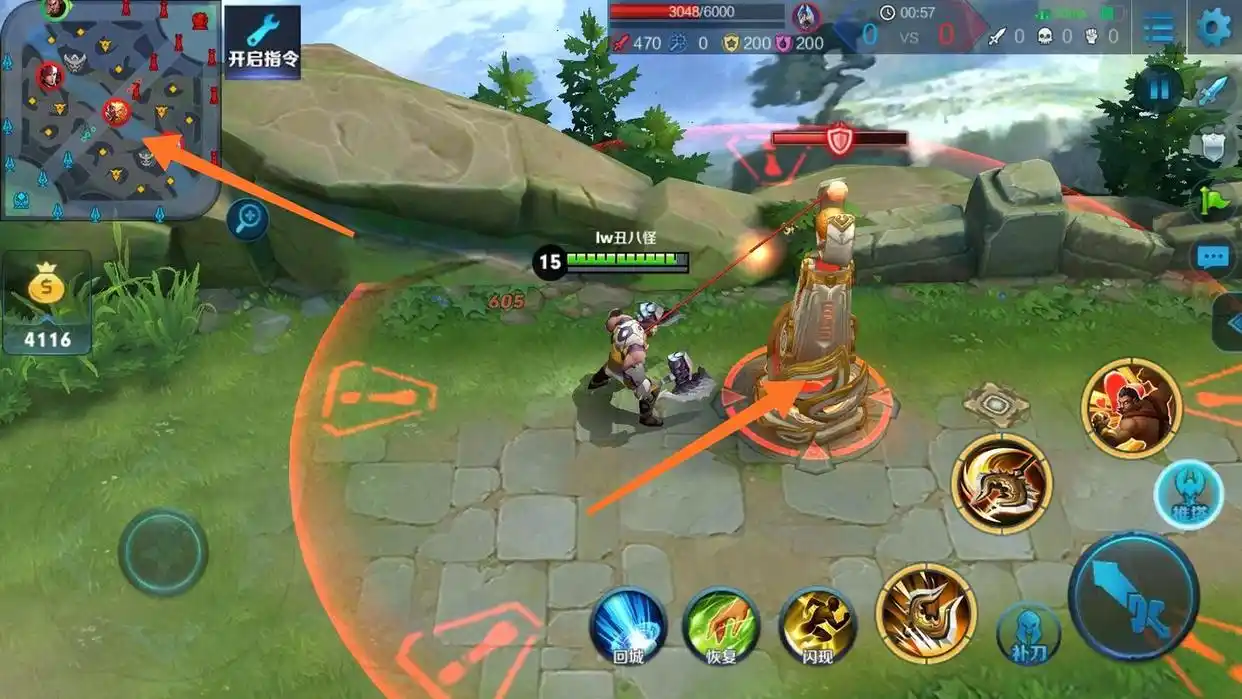Use the spinning axe skill icon

[1001, 484]
